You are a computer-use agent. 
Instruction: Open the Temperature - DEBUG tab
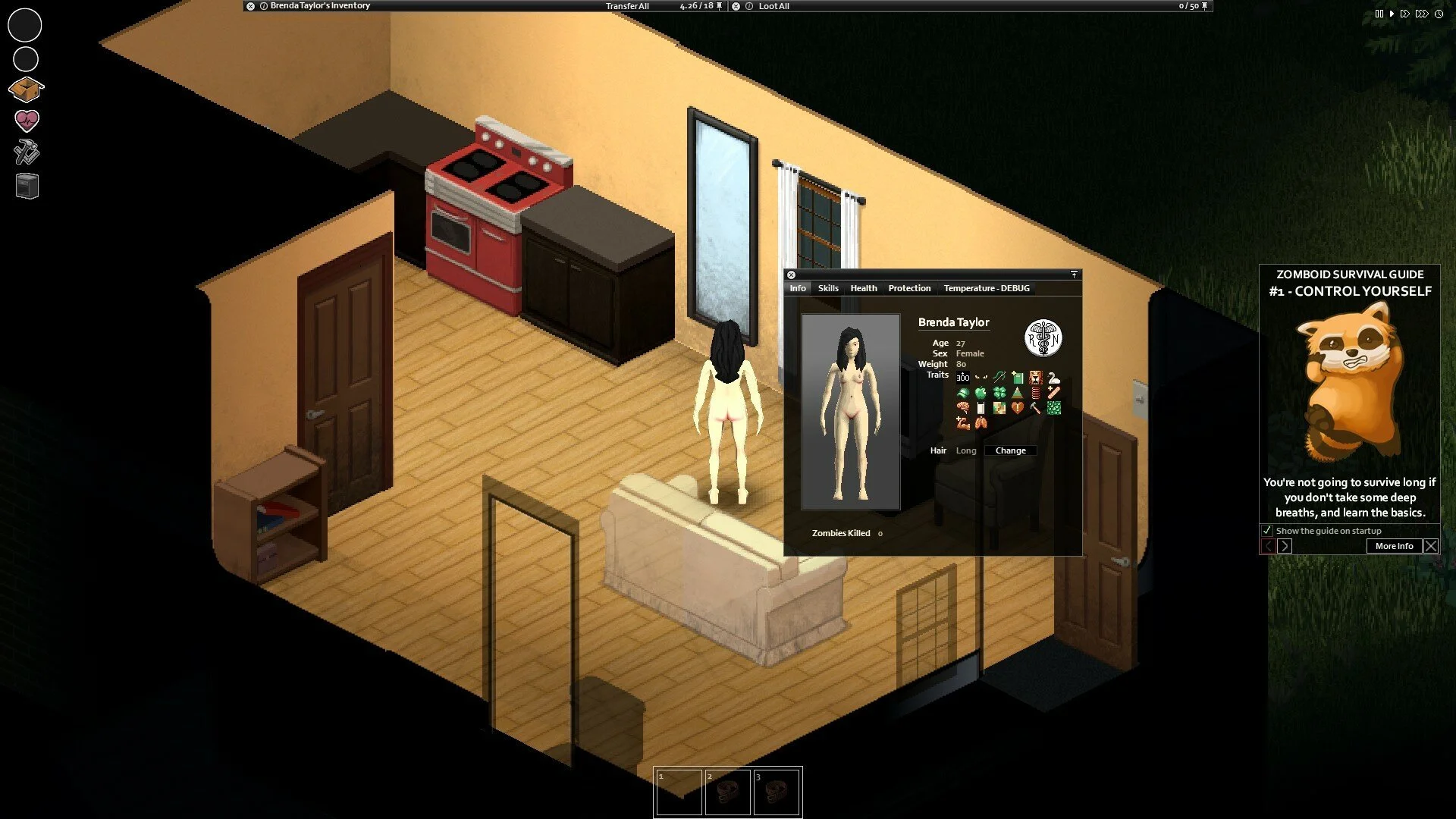[x=986, y=288]
